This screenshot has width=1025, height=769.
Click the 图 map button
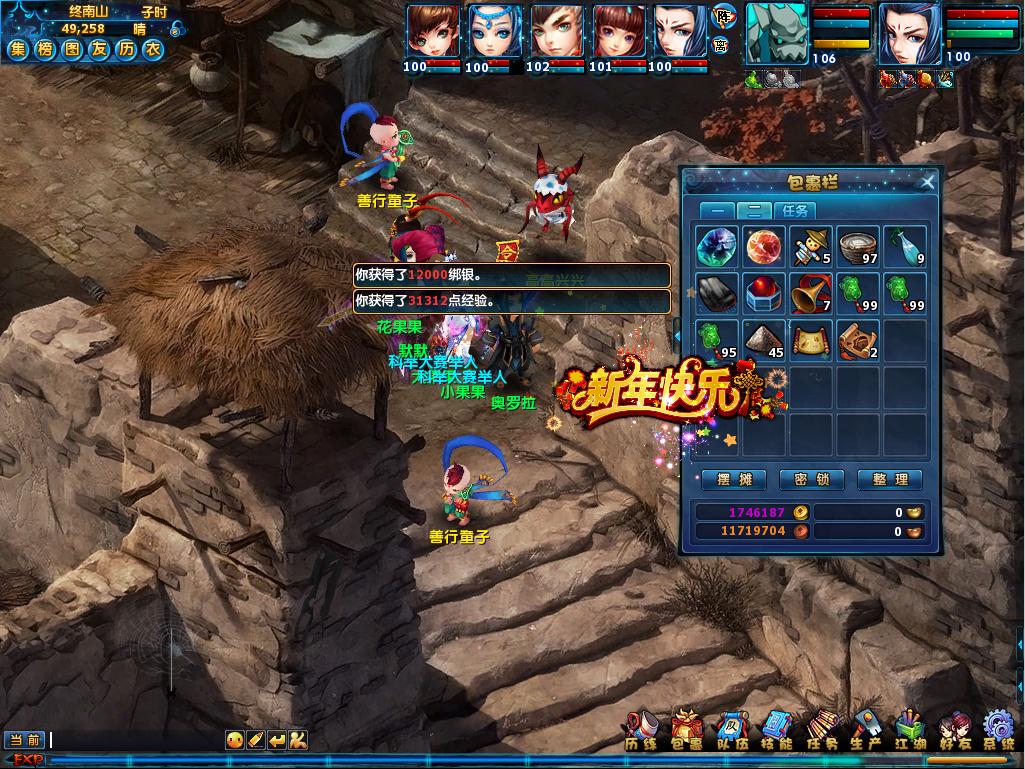pos(71,50)
